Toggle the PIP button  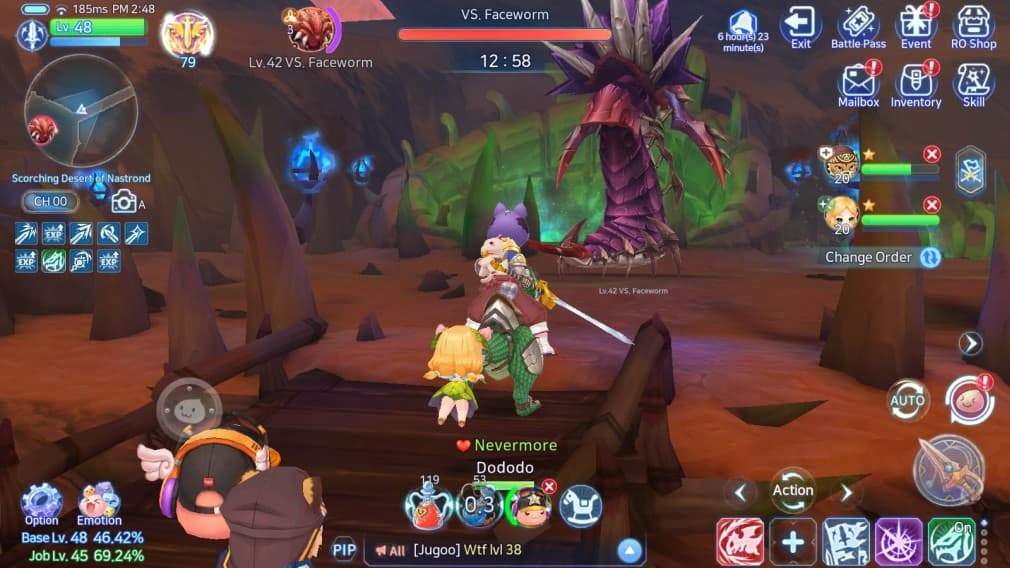[344, 549]
